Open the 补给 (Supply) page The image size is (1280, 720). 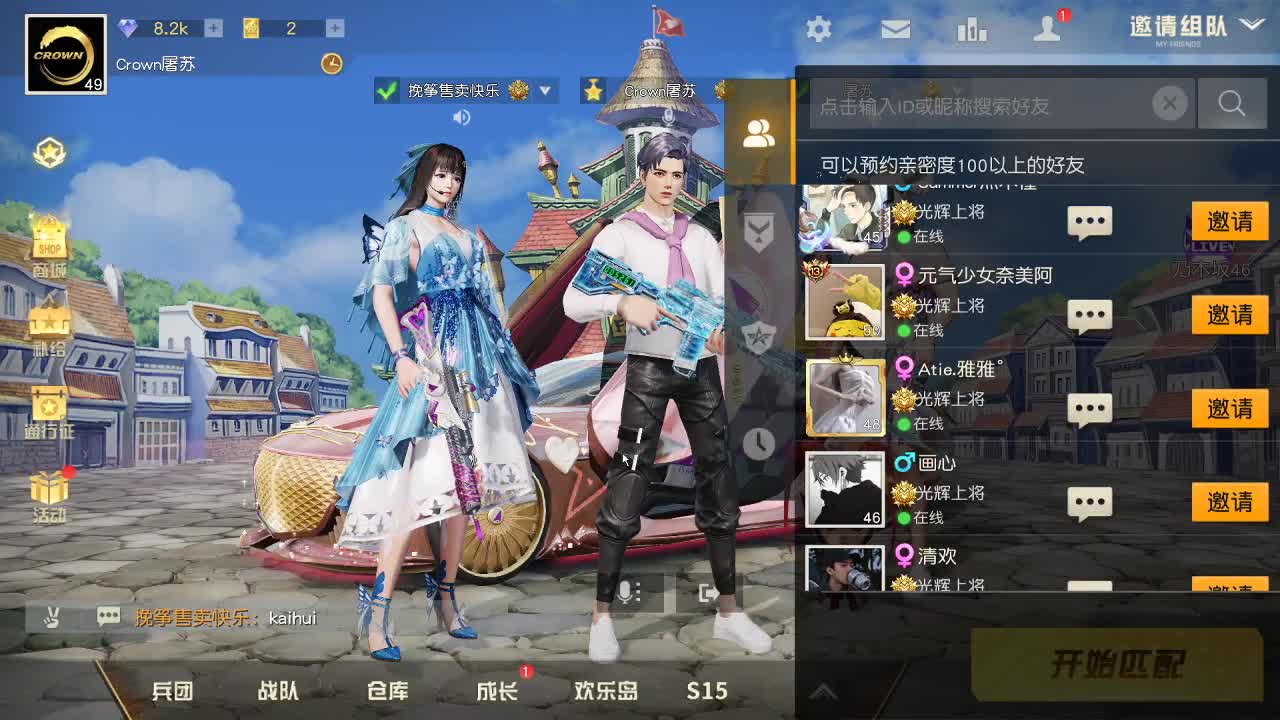coord(48,322)
